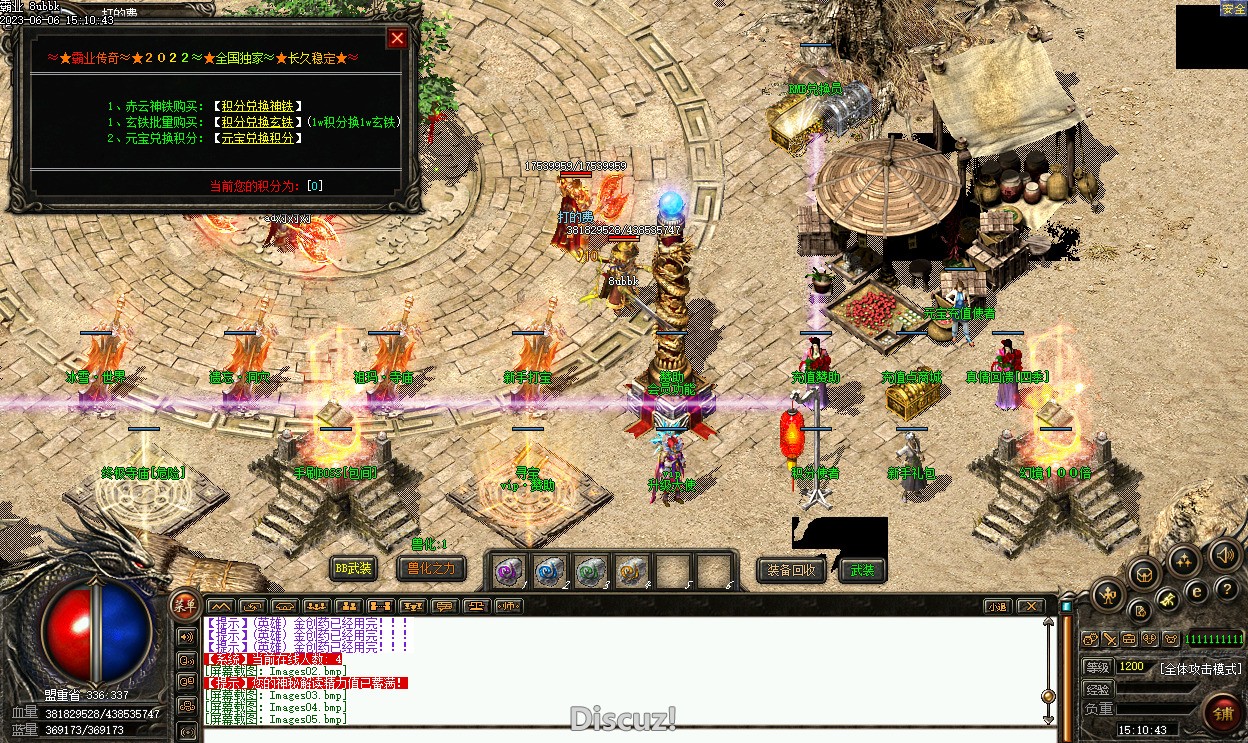Image resolution: width=1248 pixels, height=743 pixels.
Task: Click the BB武装 button
Action: point(353,569)
